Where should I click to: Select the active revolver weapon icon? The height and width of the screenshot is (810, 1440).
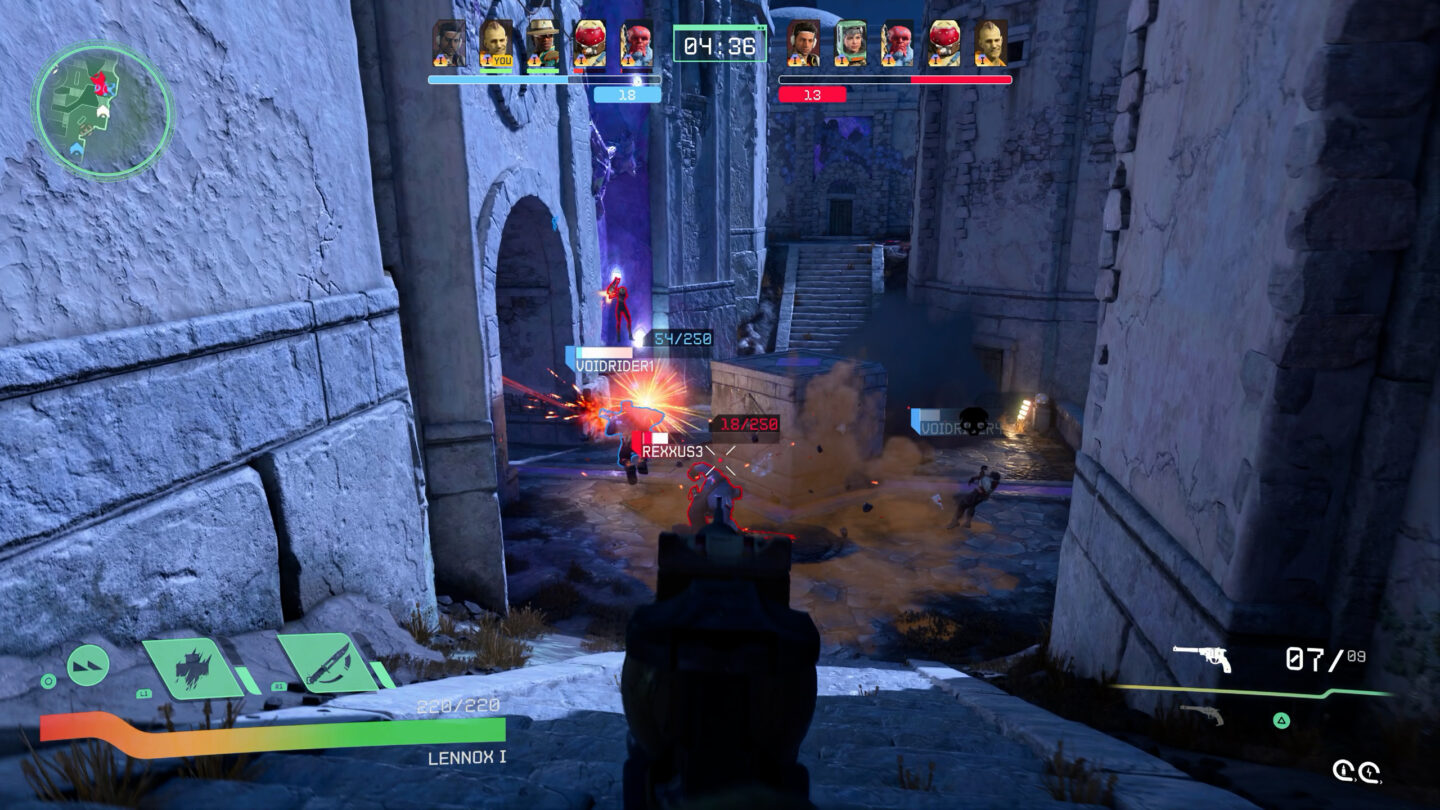click(1200, 659)
